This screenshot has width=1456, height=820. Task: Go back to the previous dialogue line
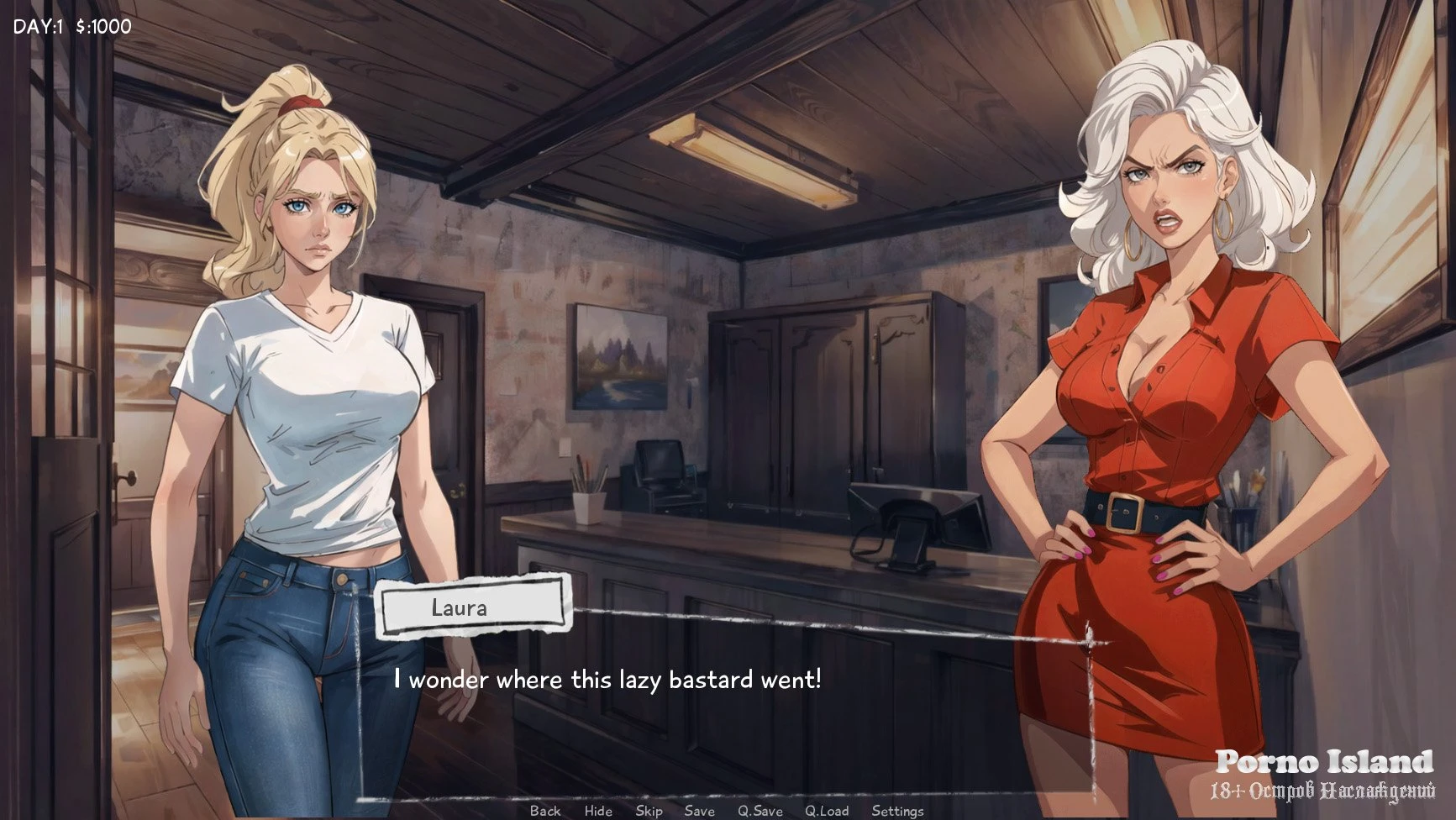545,811
